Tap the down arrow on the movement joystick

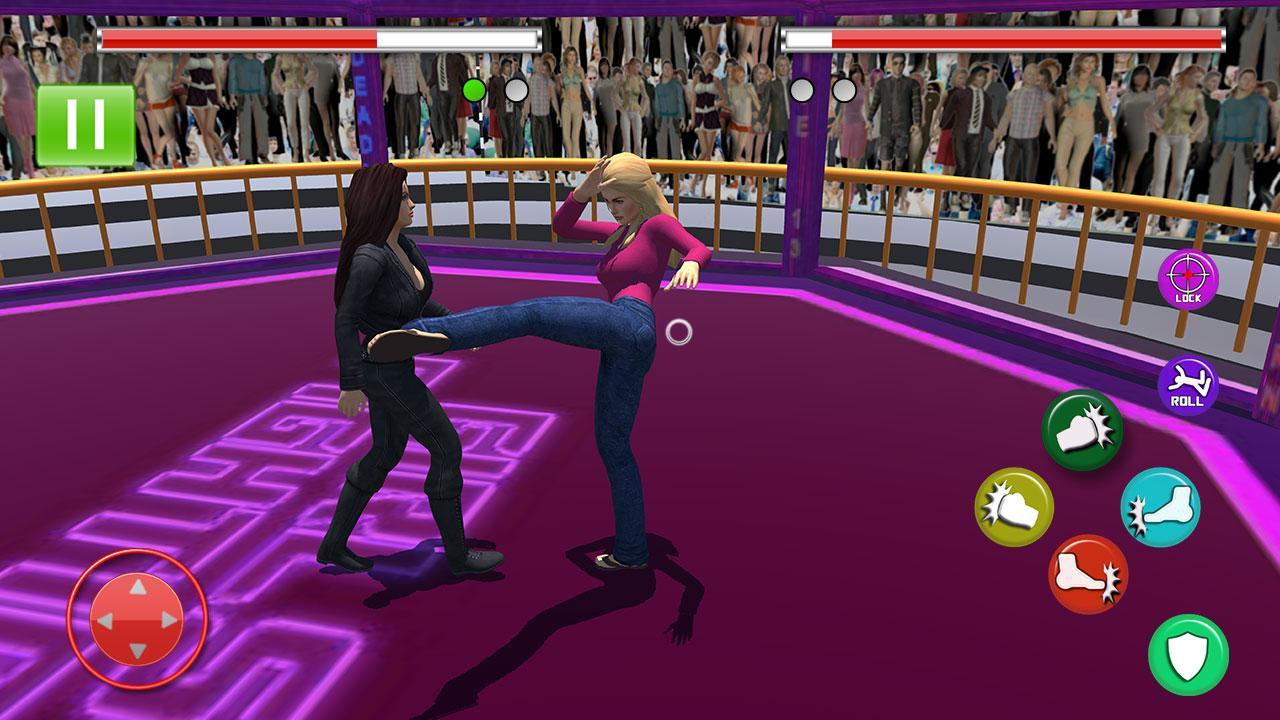[135, 650]
